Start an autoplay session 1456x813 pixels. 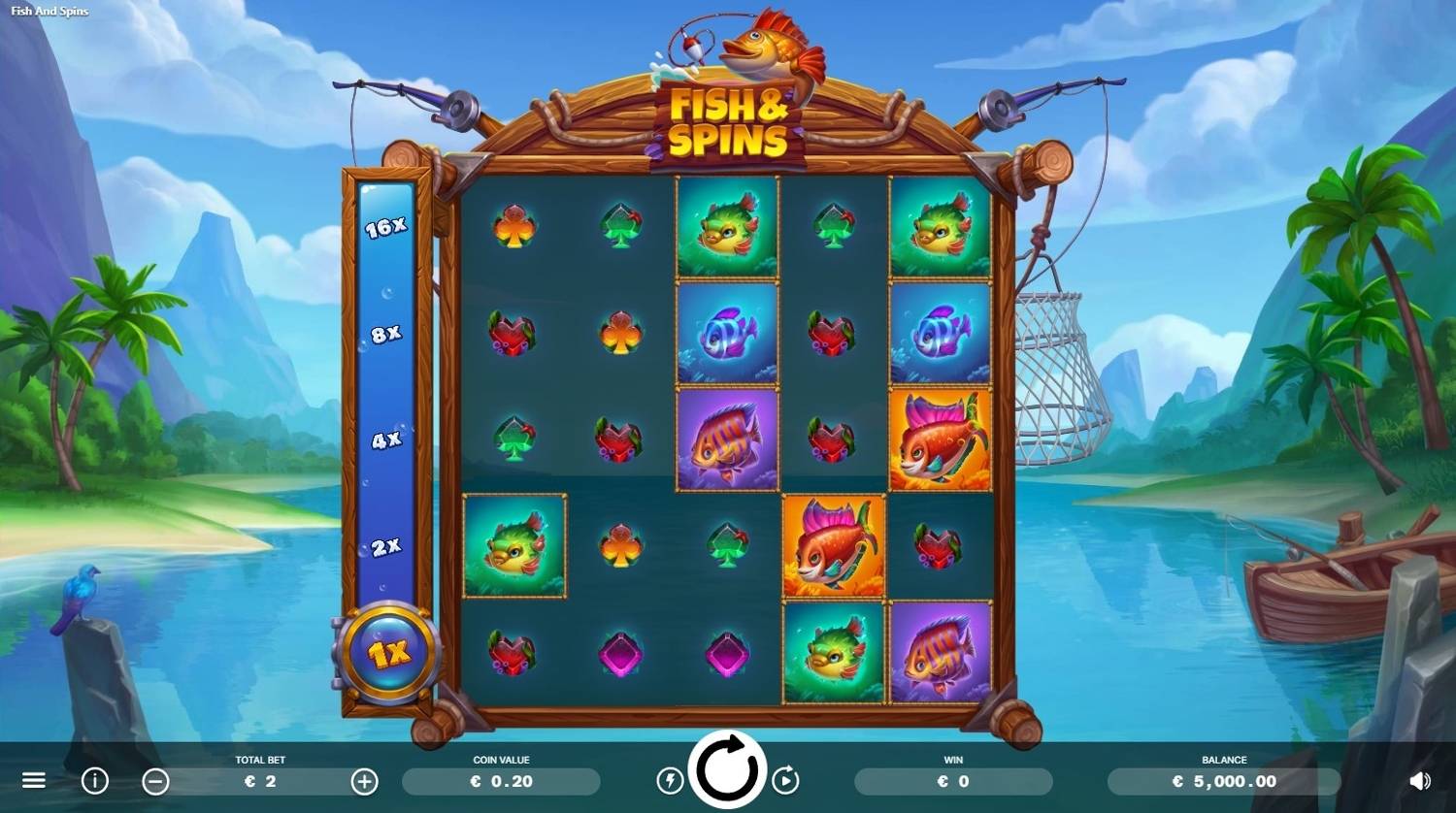(787, 780)
